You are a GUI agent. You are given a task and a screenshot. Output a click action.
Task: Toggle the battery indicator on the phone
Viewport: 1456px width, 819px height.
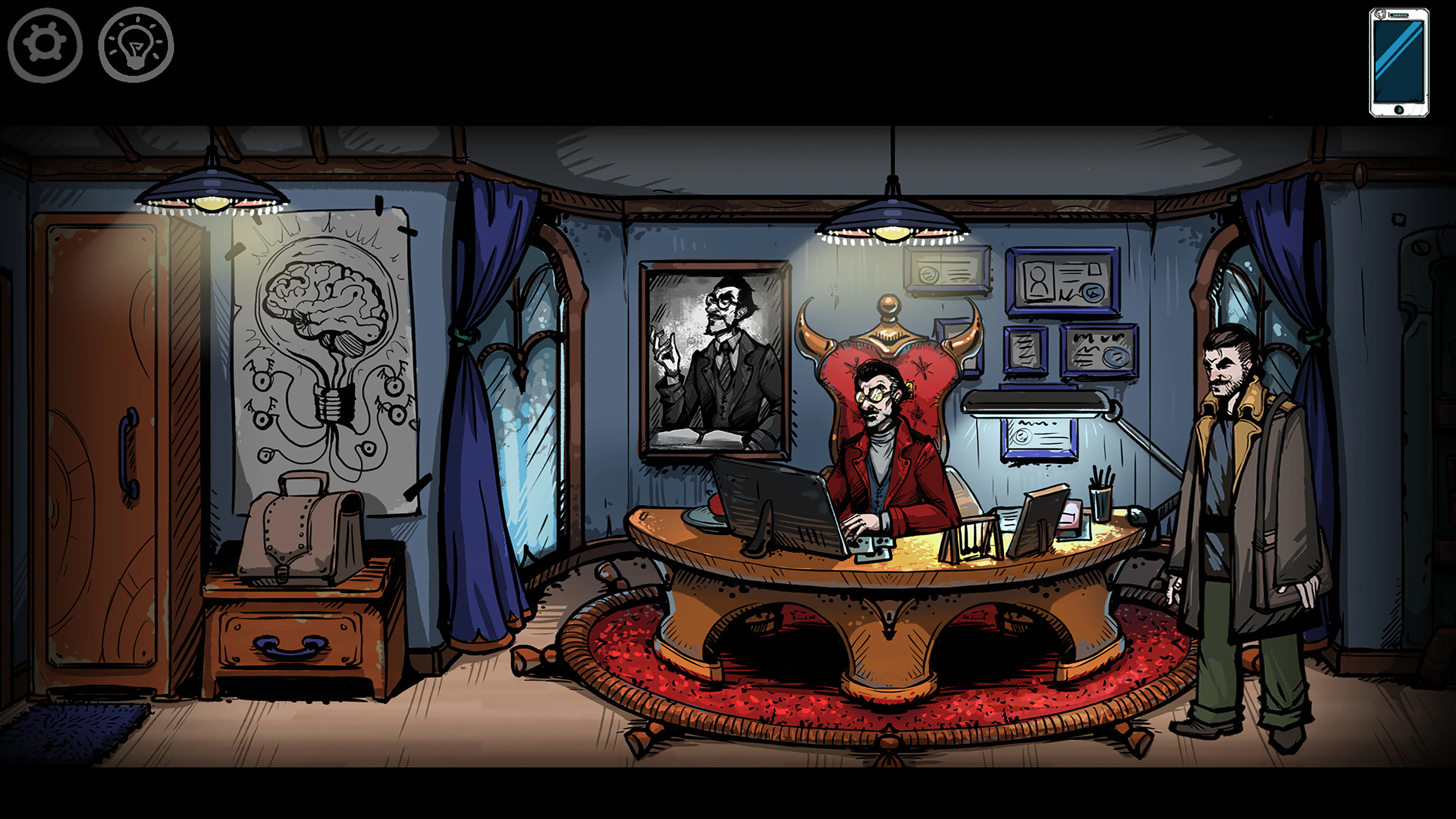coord(1400,15)
